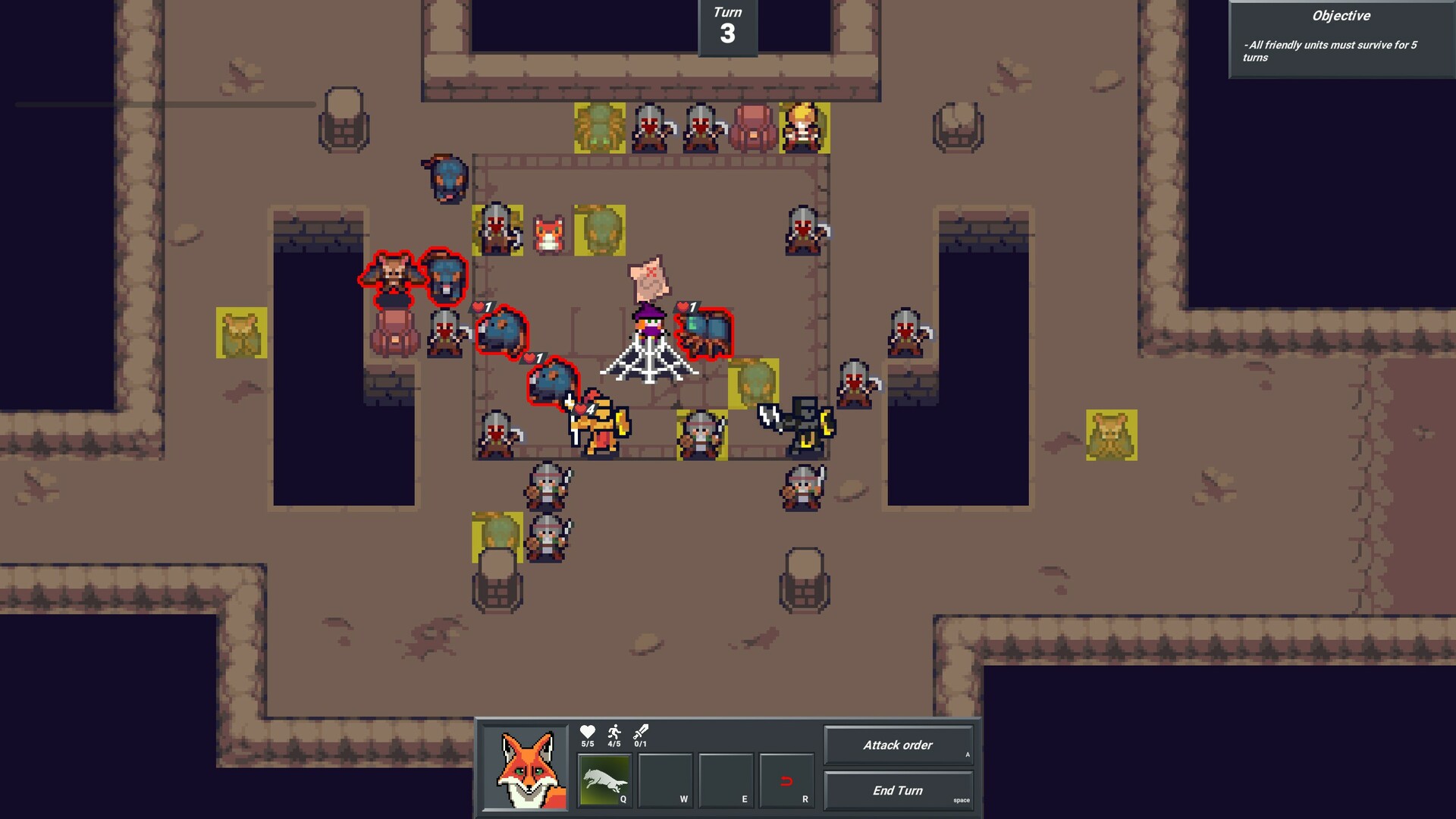Click the sword attack stat icon
Screen dimensions: 1456x819
pyautogui.click(x=639, y=732)
